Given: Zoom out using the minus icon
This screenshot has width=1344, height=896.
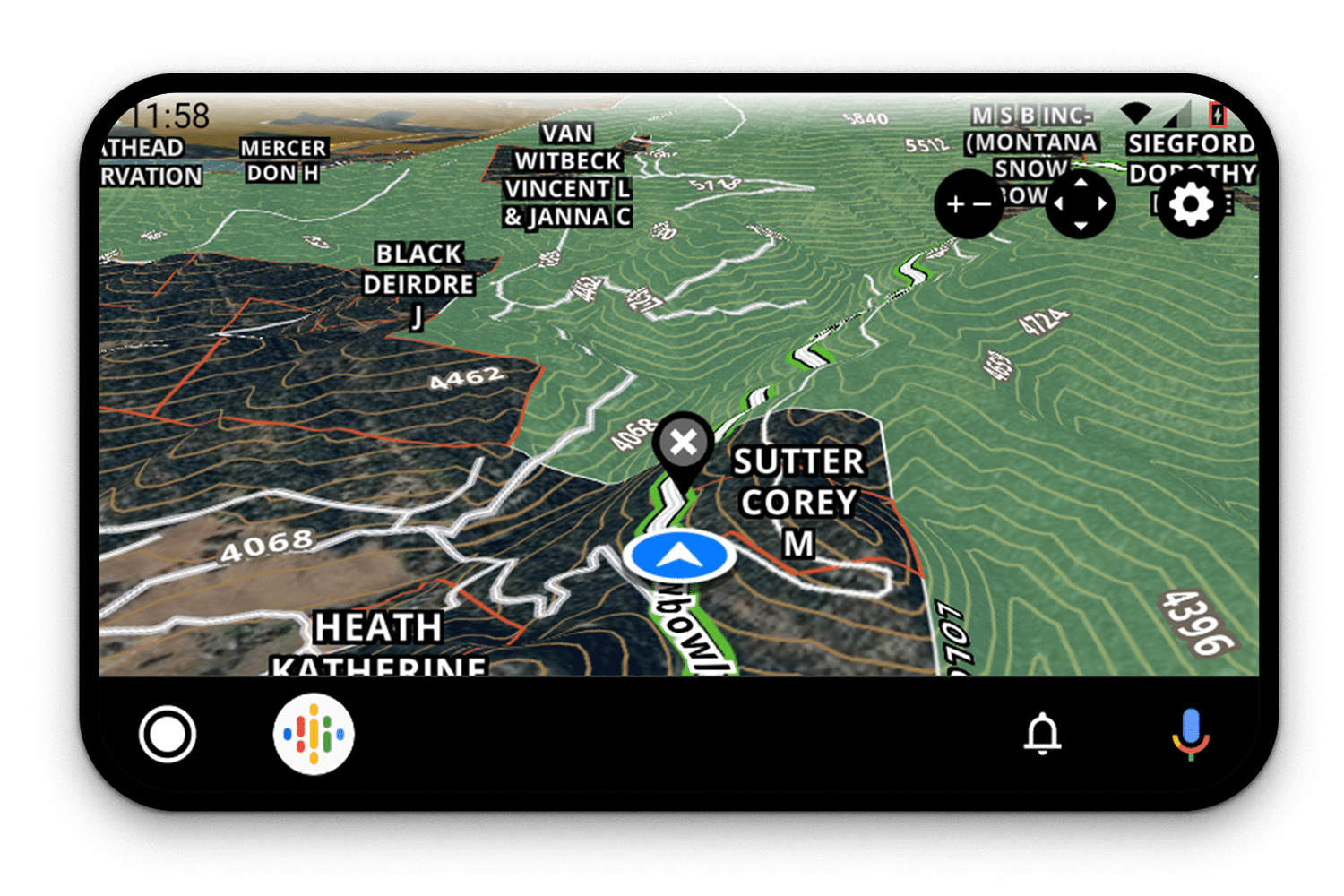Looking at the screenshot, I should point(981,203).
